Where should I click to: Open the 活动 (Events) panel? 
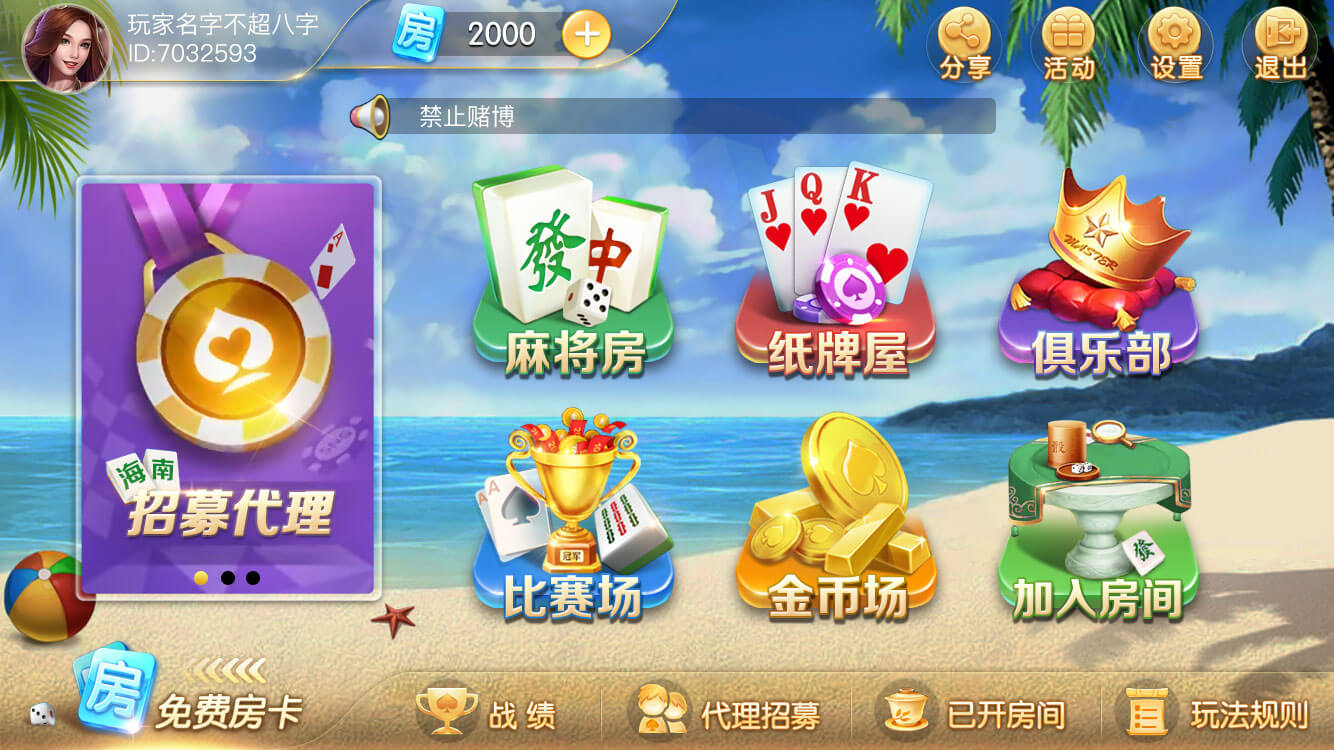(1069, 42)
